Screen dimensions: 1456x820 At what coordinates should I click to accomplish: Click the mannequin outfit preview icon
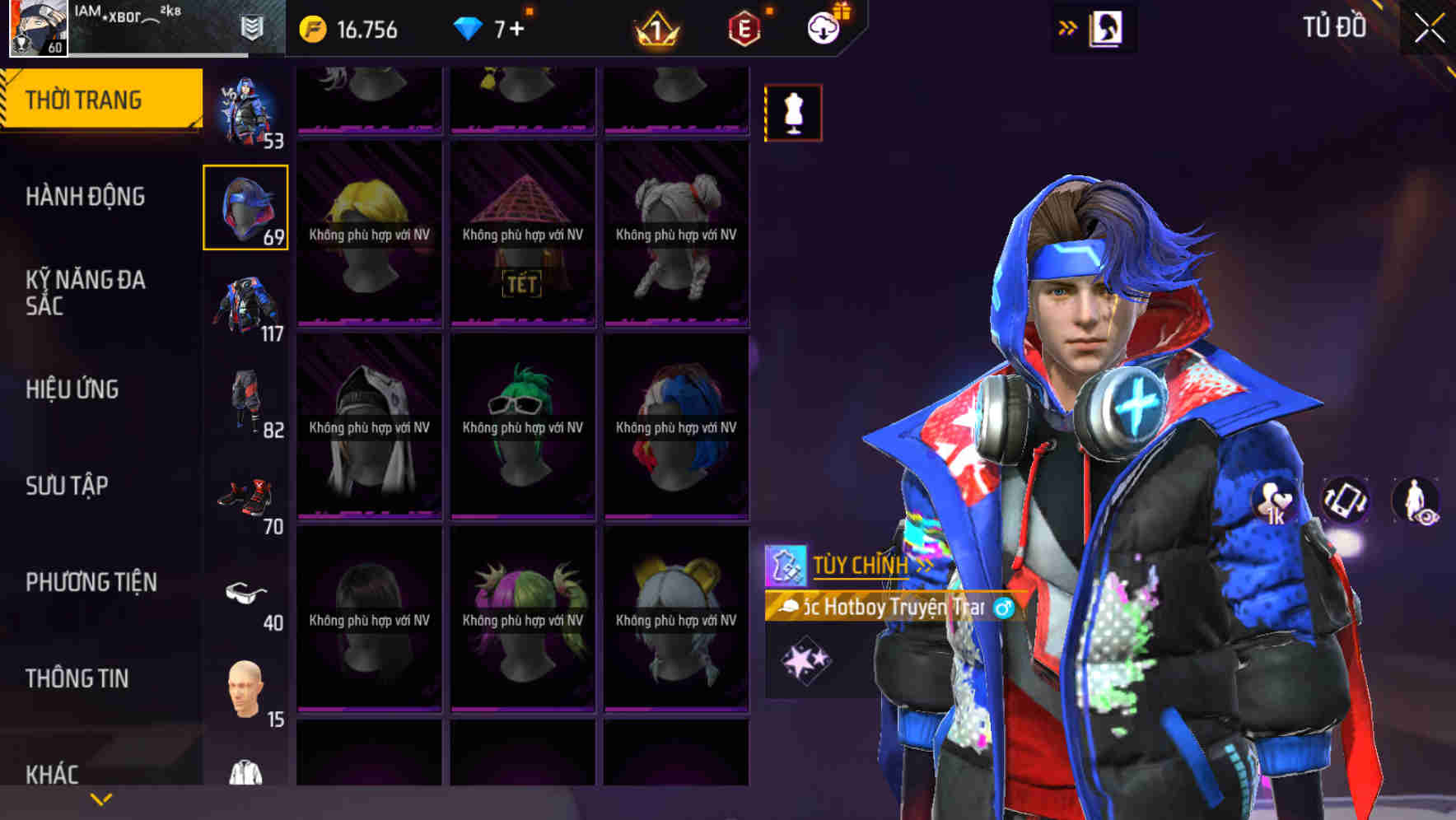pyautogui.click(x=793, y=113)
